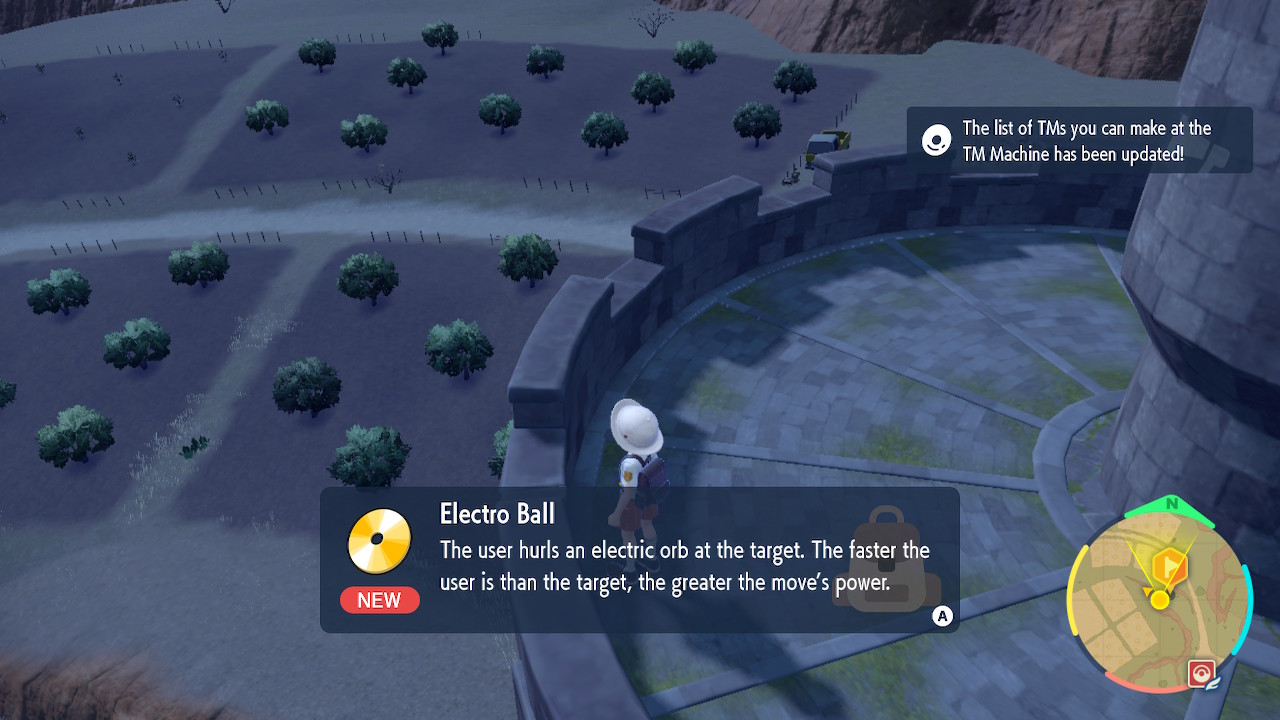1280x720 pixels.
Task: Select the Electro Ball item description box
Action: coord(640,560)
